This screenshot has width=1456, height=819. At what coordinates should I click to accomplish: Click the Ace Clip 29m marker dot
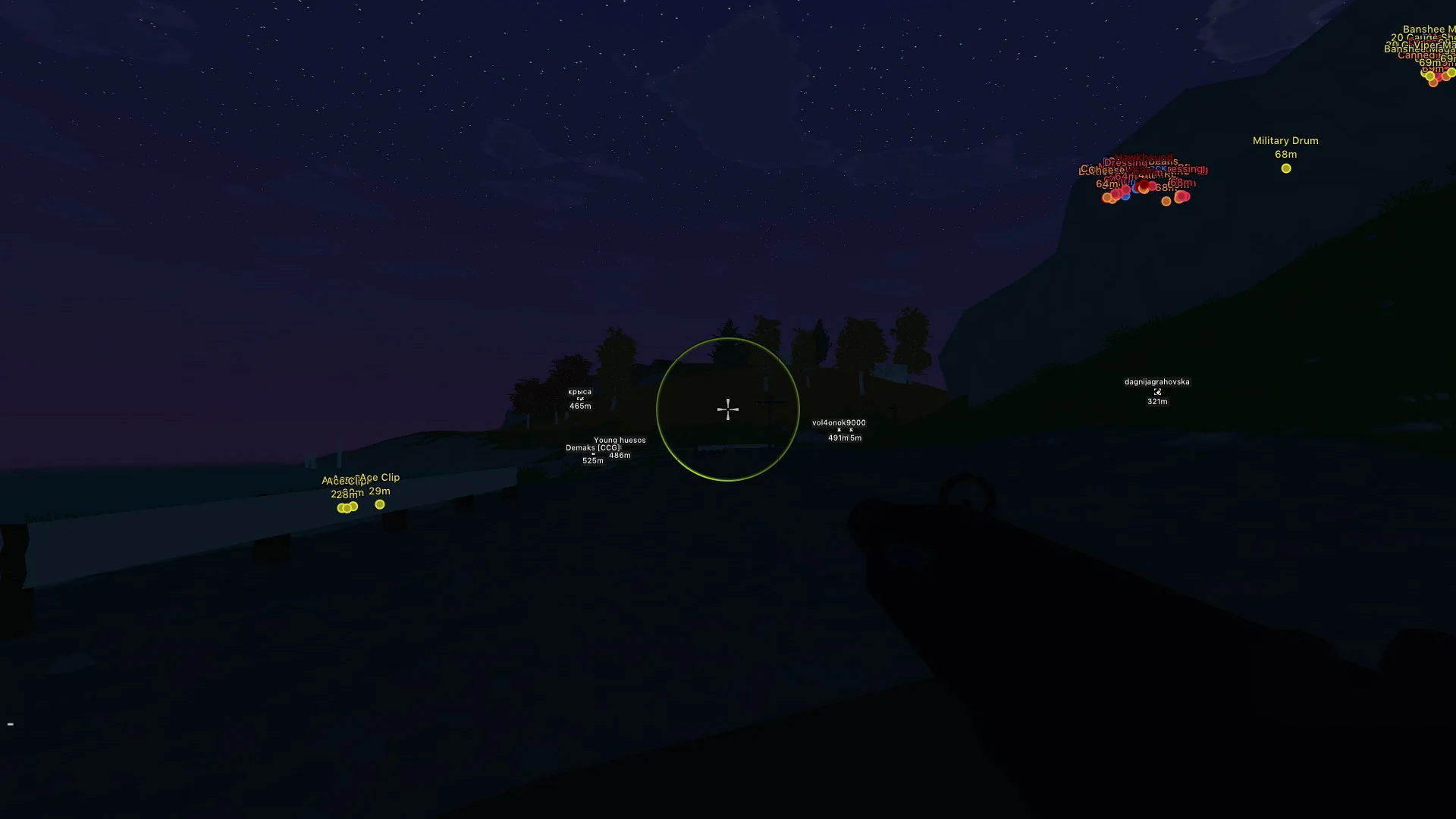point(379,504)
